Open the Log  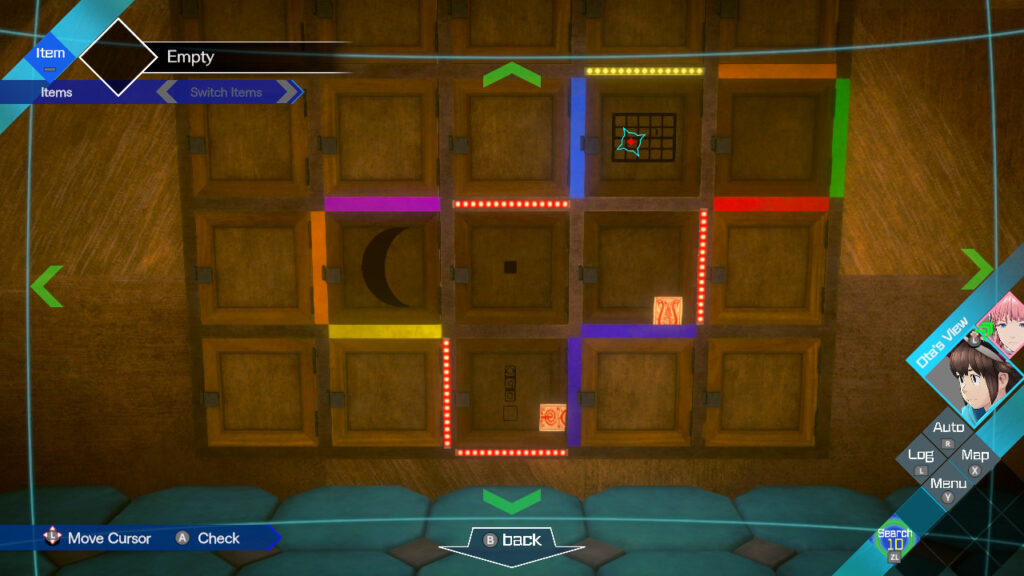(921, 455)
